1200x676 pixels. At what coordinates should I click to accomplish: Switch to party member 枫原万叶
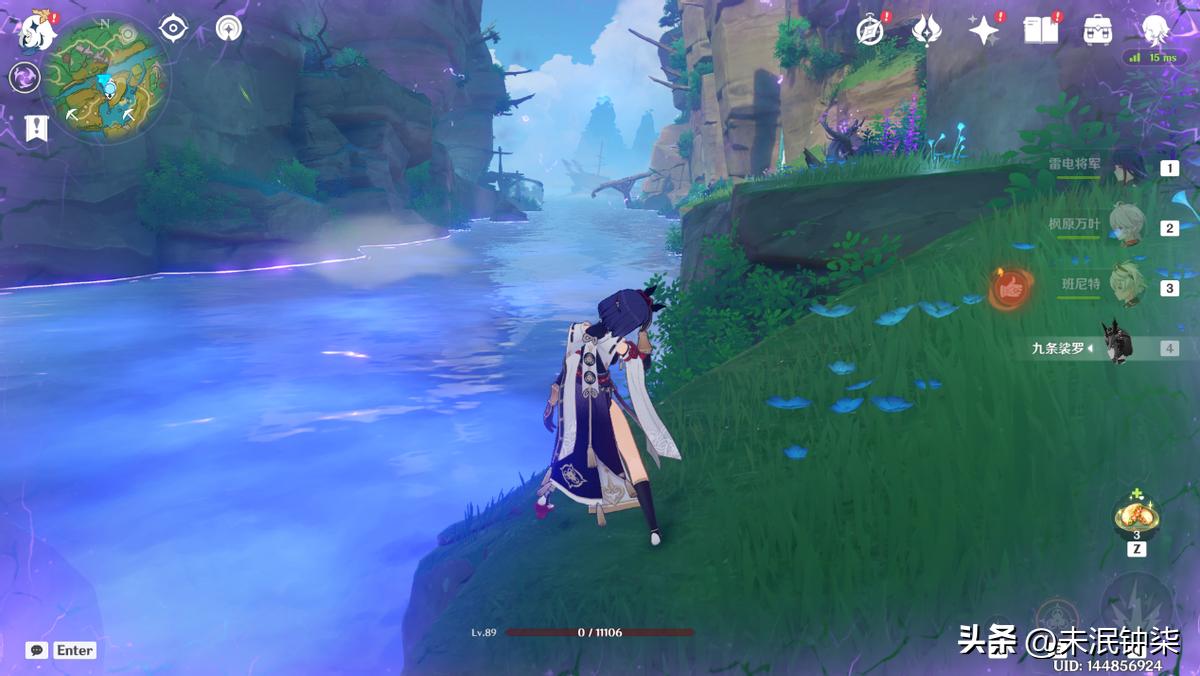[x=1130, y=227]
